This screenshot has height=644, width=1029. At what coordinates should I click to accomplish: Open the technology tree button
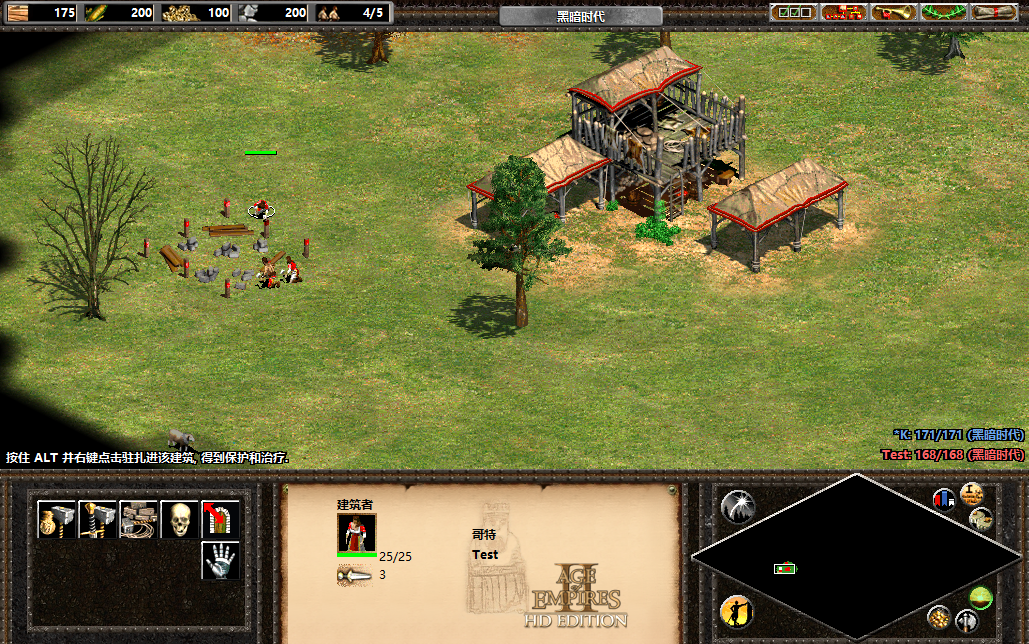[x=843, y=12]
